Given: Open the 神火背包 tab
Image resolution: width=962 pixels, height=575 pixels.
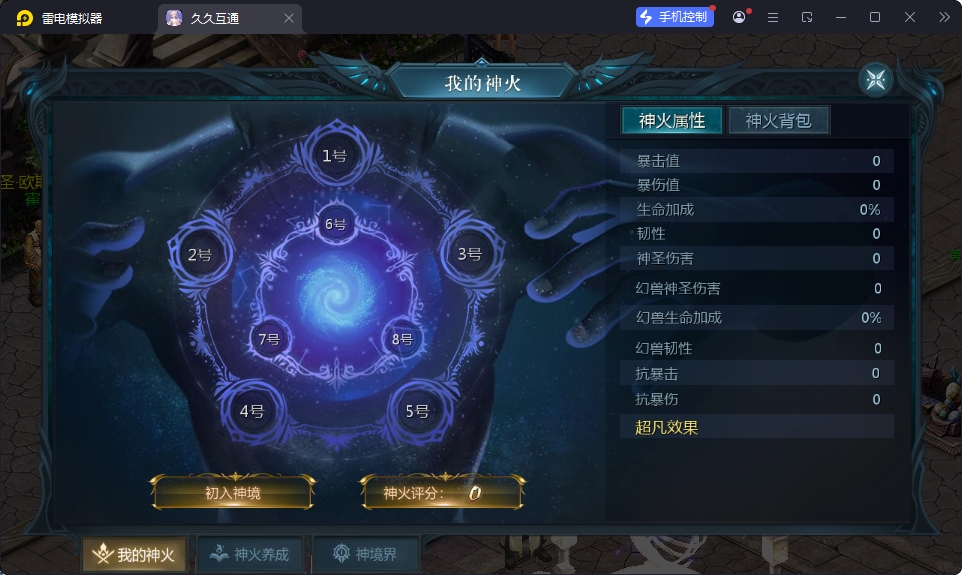Looking at the screenshot, I should click(778, 121).
